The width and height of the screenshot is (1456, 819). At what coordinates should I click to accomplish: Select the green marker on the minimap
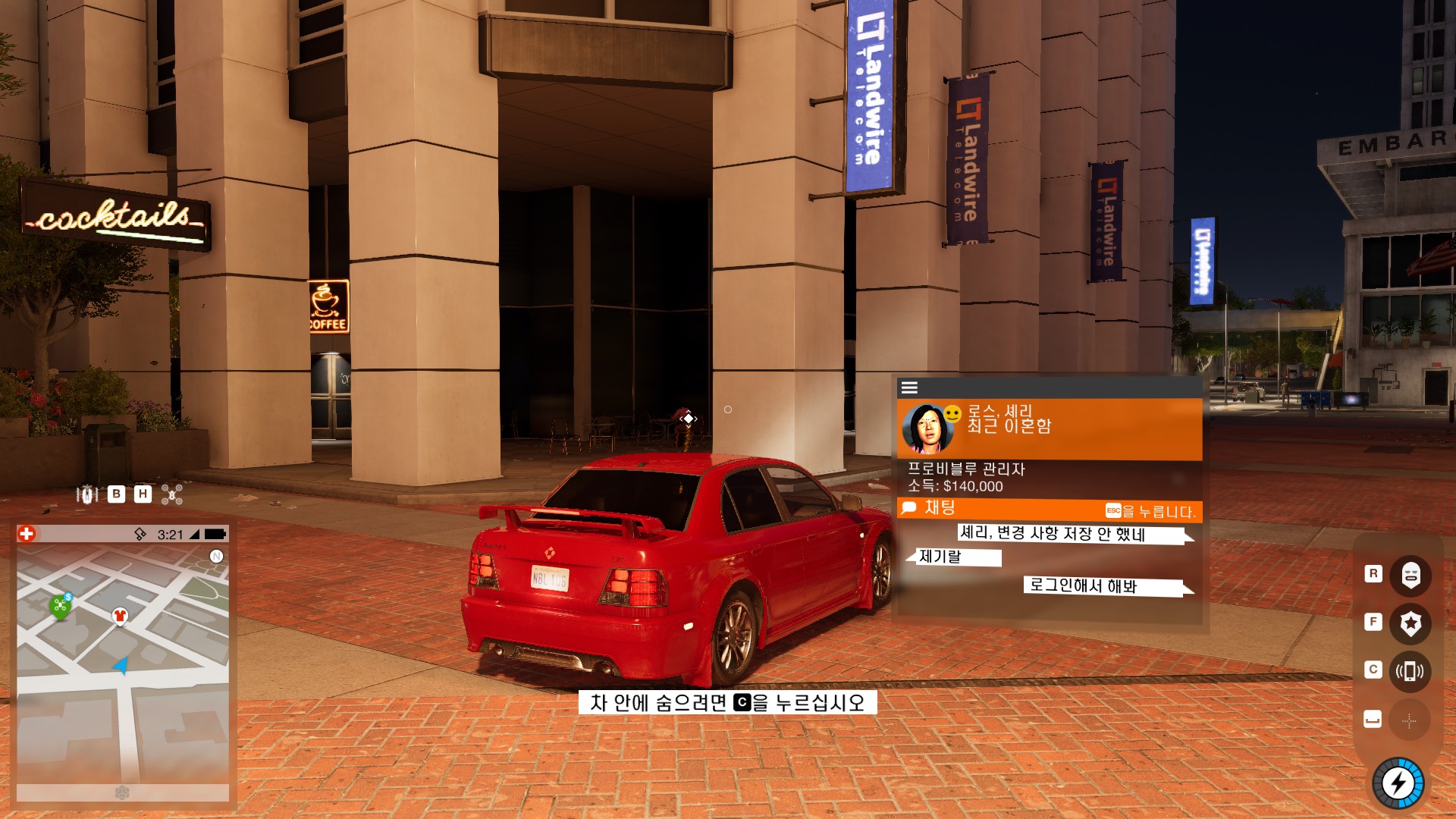tap(60, 606)
